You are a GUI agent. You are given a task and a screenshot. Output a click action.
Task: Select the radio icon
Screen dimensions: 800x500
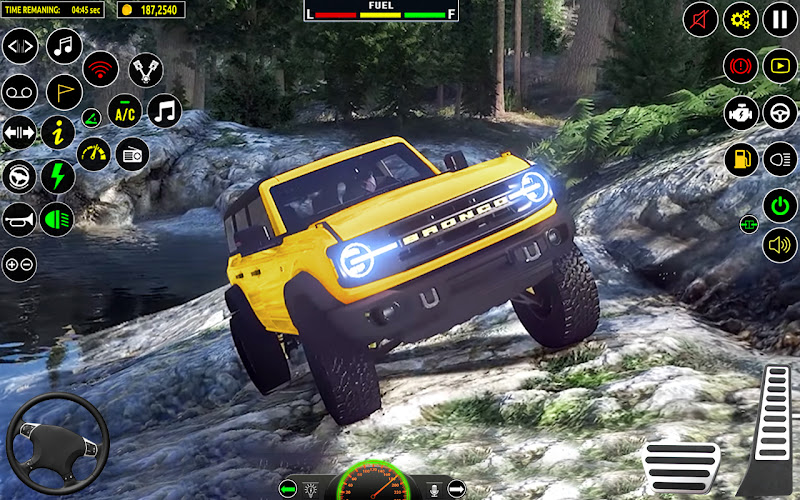click(x=132, y=154)
